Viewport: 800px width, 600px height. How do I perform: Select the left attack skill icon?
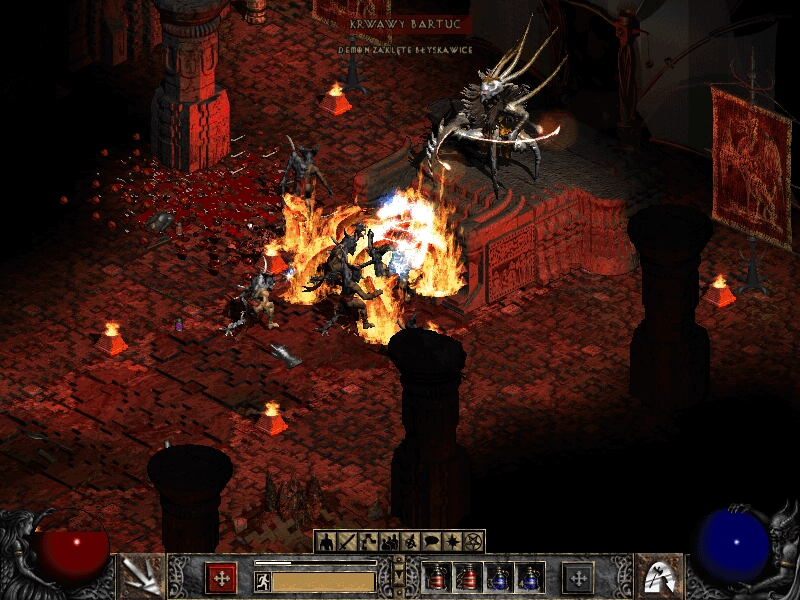[141, 576]
